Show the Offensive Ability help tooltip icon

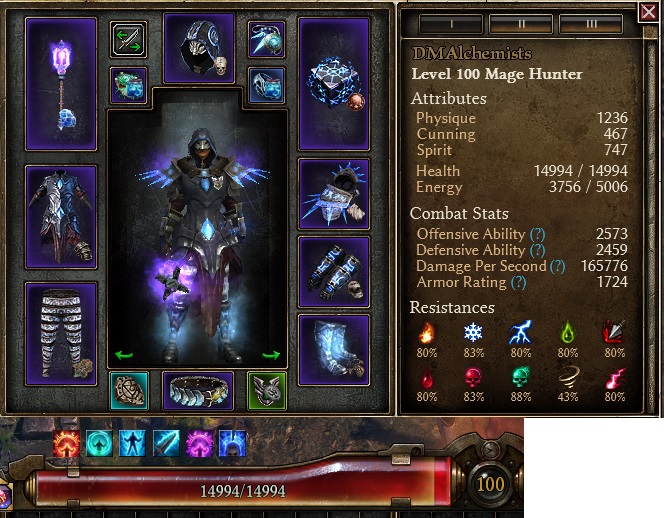tap(536, 234)
